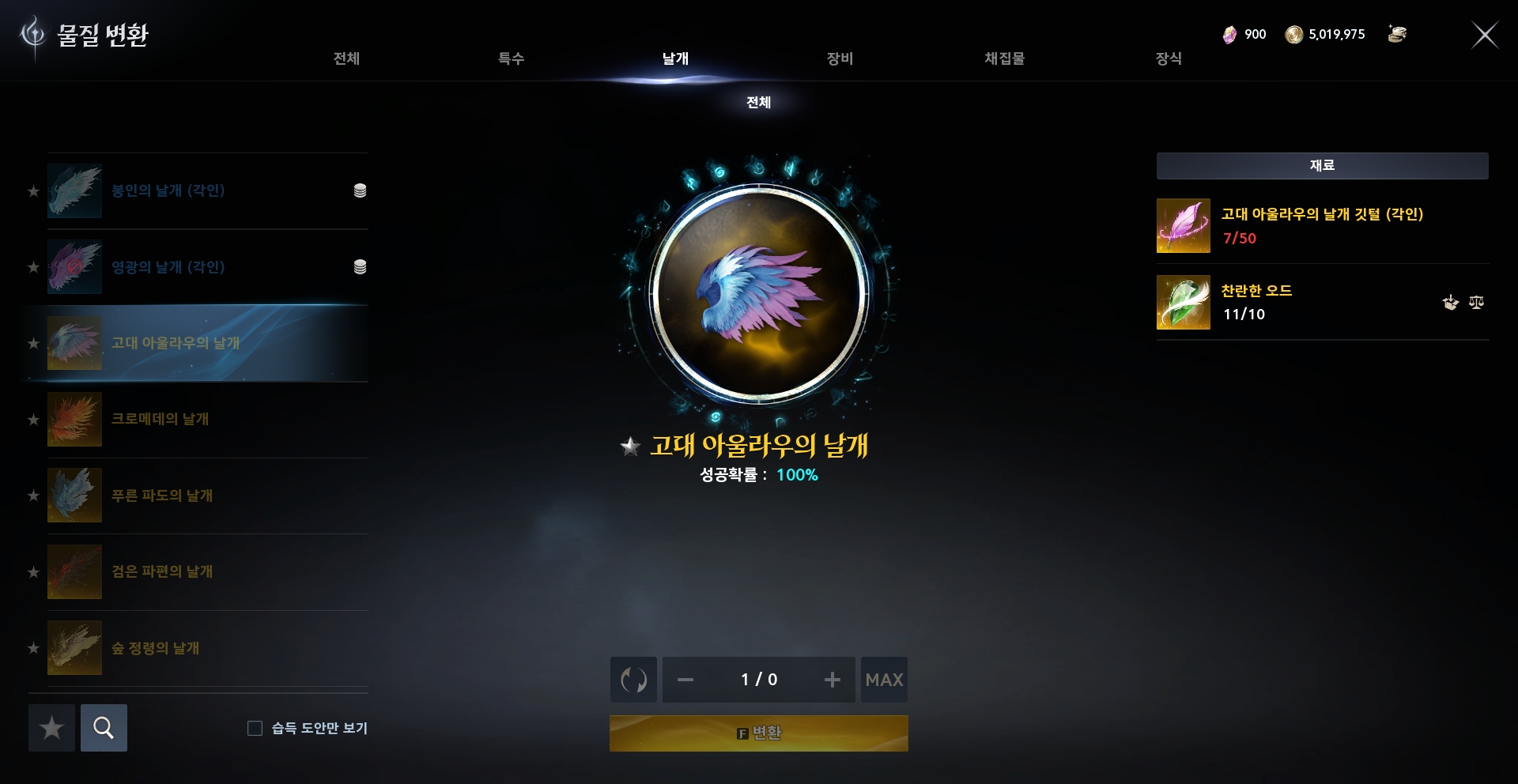Click the box retrieval icon beside 찬란한 오드

click(x=1449, y=303)
